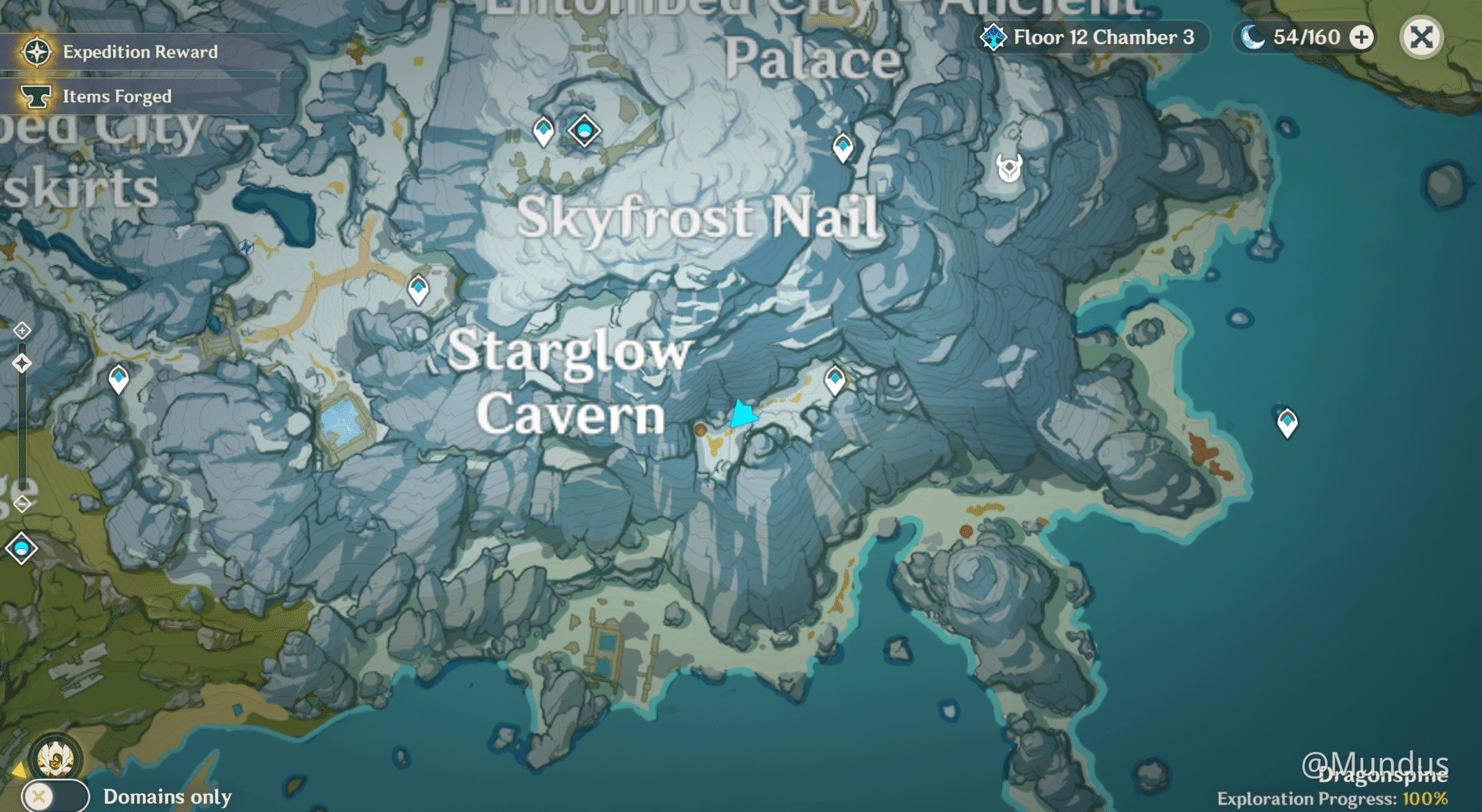
Task: Open the Expedition Reward notification
Action: 138,51
